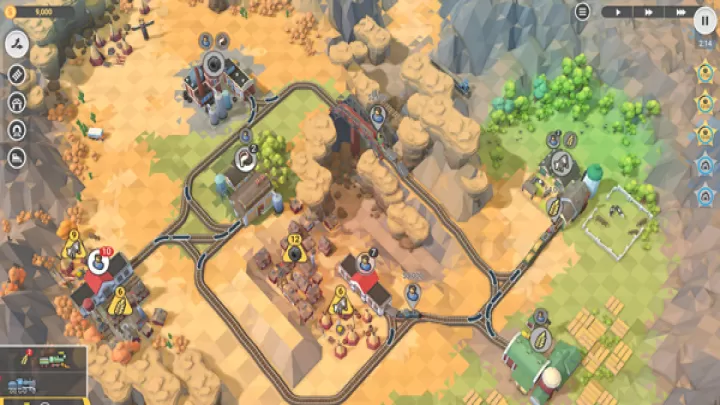
Task: Open the cargo marker showing number 12
Action: (x=294, y=253)
